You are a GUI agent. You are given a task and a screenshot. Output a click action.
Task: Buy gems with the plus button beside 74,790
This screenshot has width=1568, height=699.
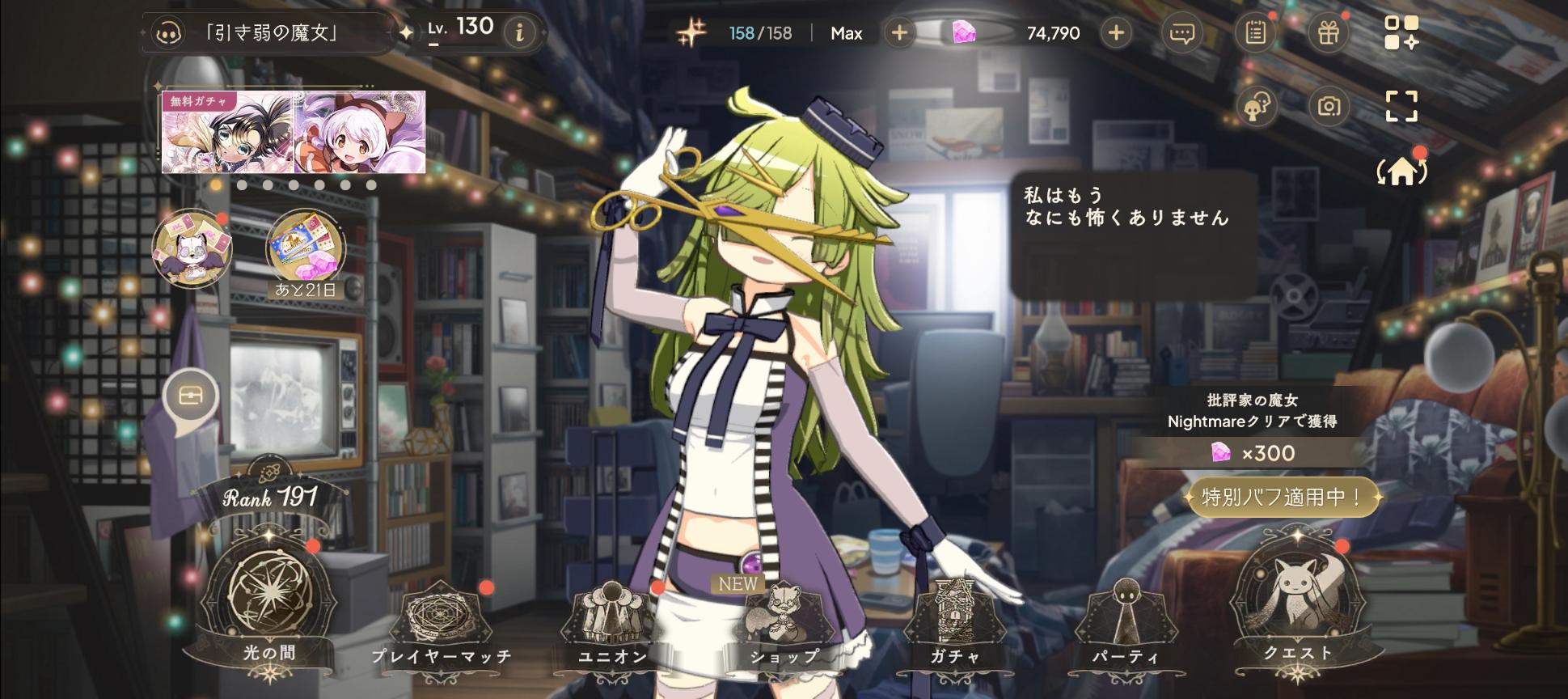[x=1116, y=33]
